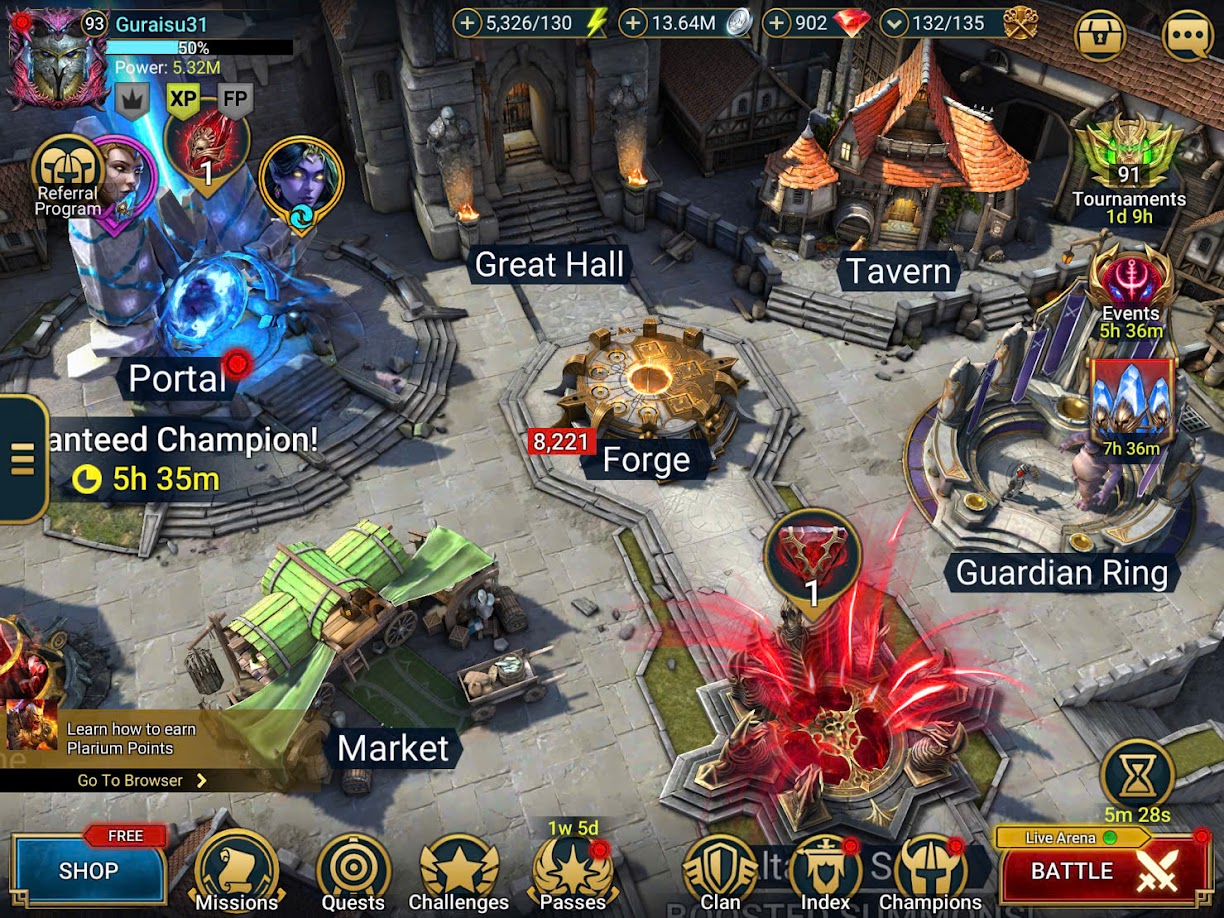
Task: Open the Clan menu
Action: (x=720, y=872)
